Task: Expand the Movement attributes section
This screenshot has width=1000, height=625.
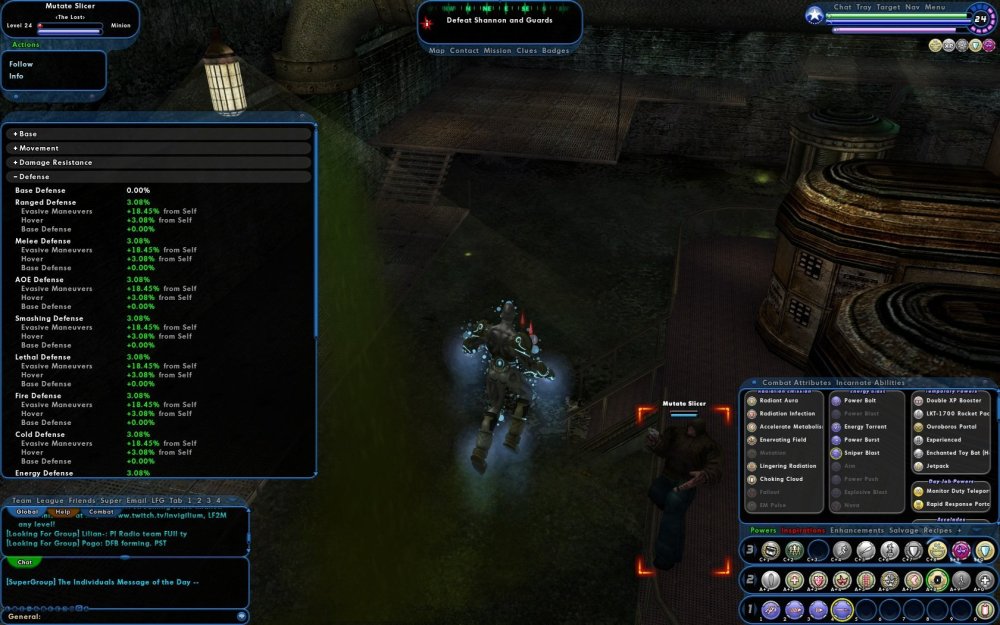Action: coord(38,148)
